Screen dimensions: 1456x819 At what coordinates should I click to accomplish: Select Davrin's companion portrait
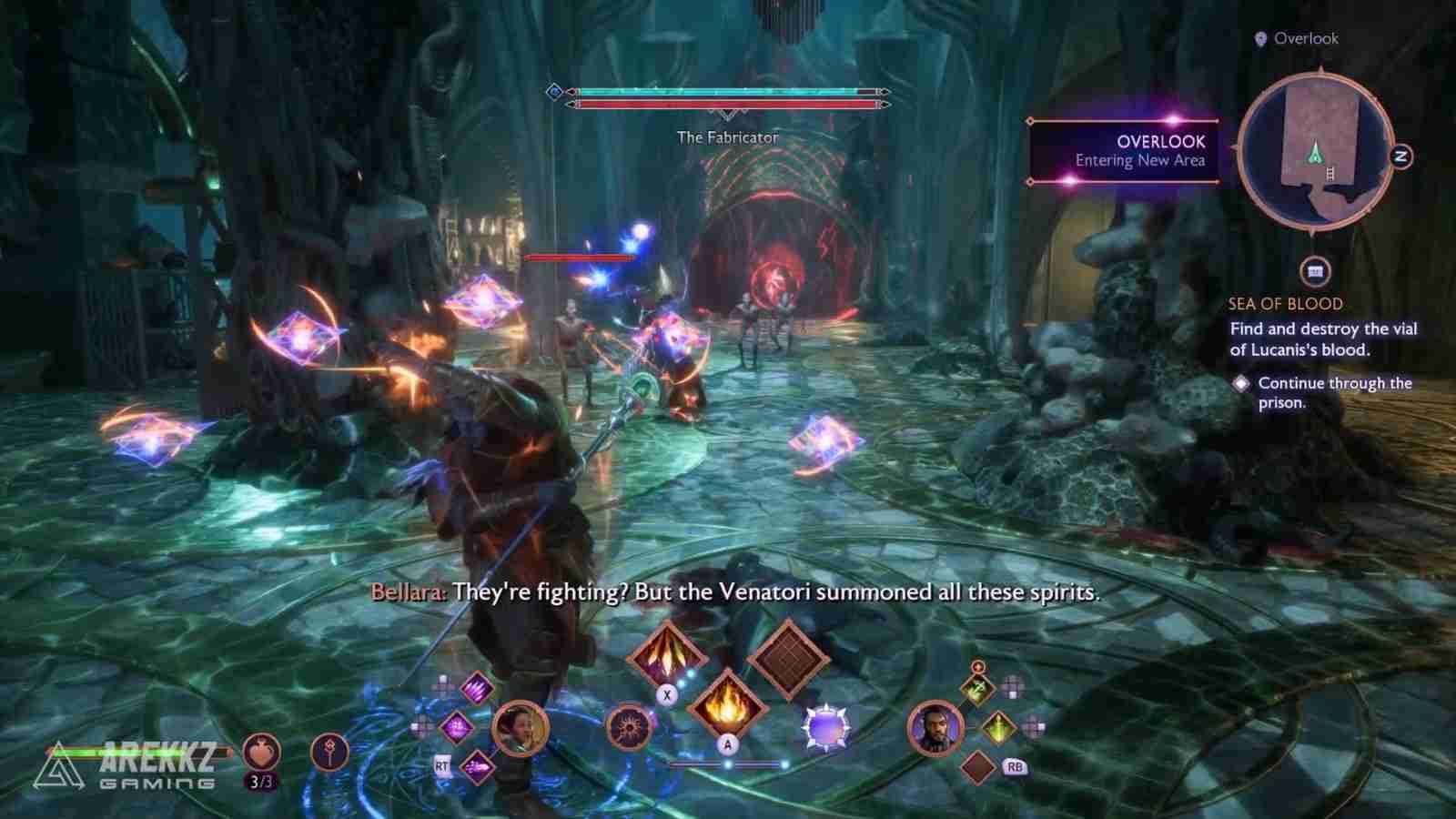(935, 728)
